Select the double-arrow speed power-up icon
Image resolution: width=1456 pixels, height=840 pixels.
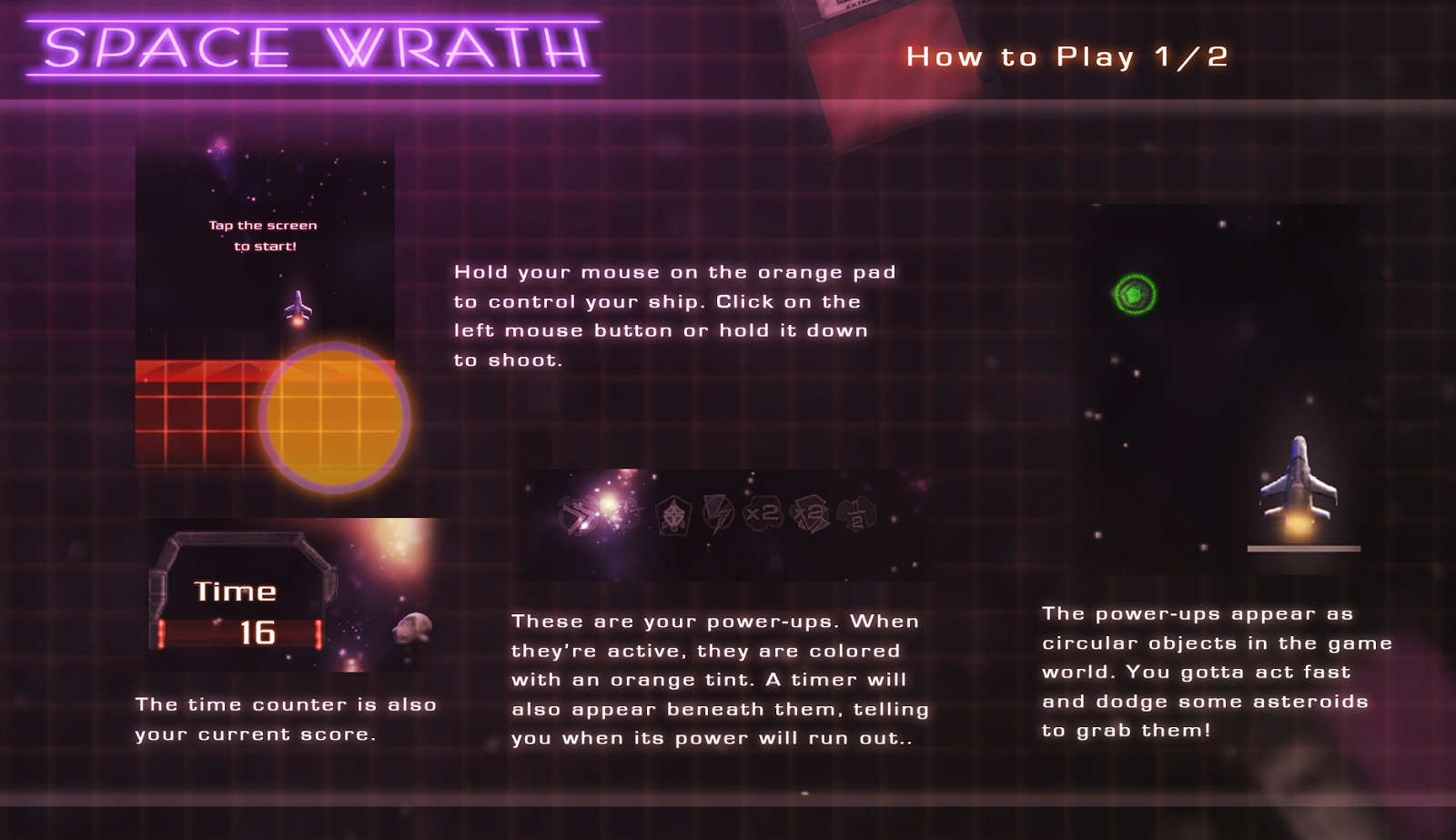tap(579, 514)
